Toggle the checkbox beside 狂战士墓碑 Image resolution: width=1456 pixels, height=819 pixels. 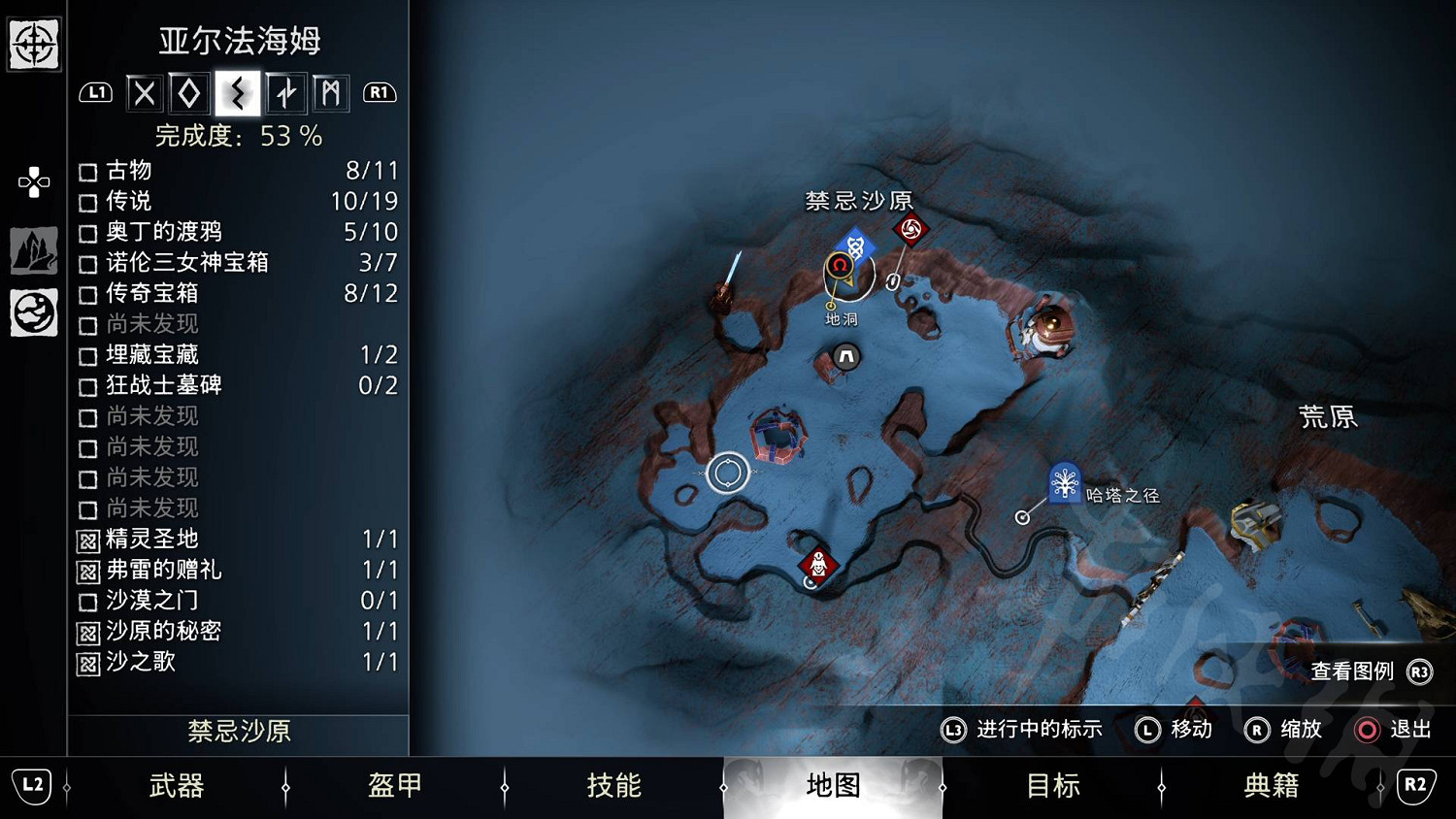tap(86, 386)
